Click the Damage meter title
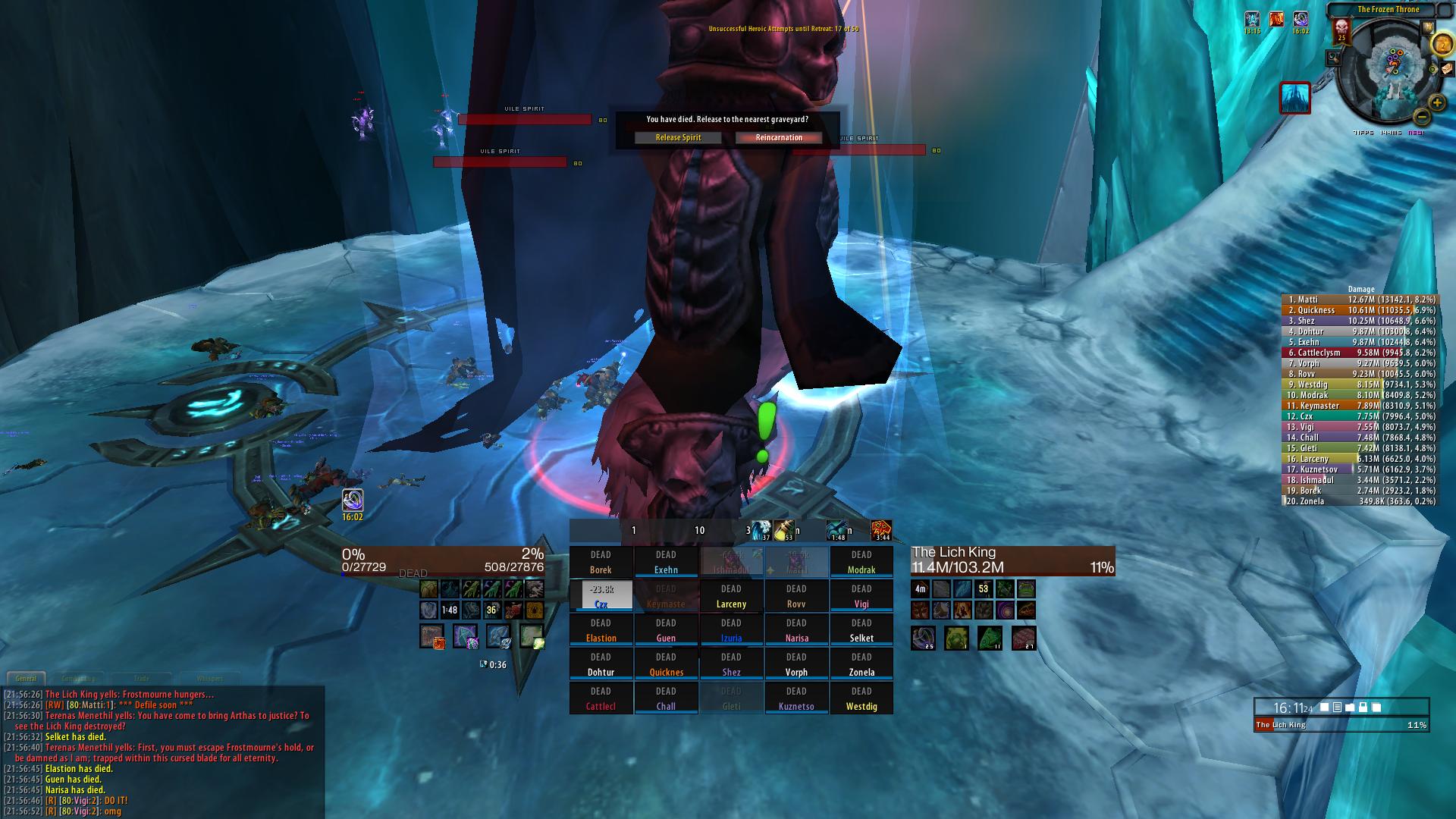 pyautogui.click(x=1360, y=289)
